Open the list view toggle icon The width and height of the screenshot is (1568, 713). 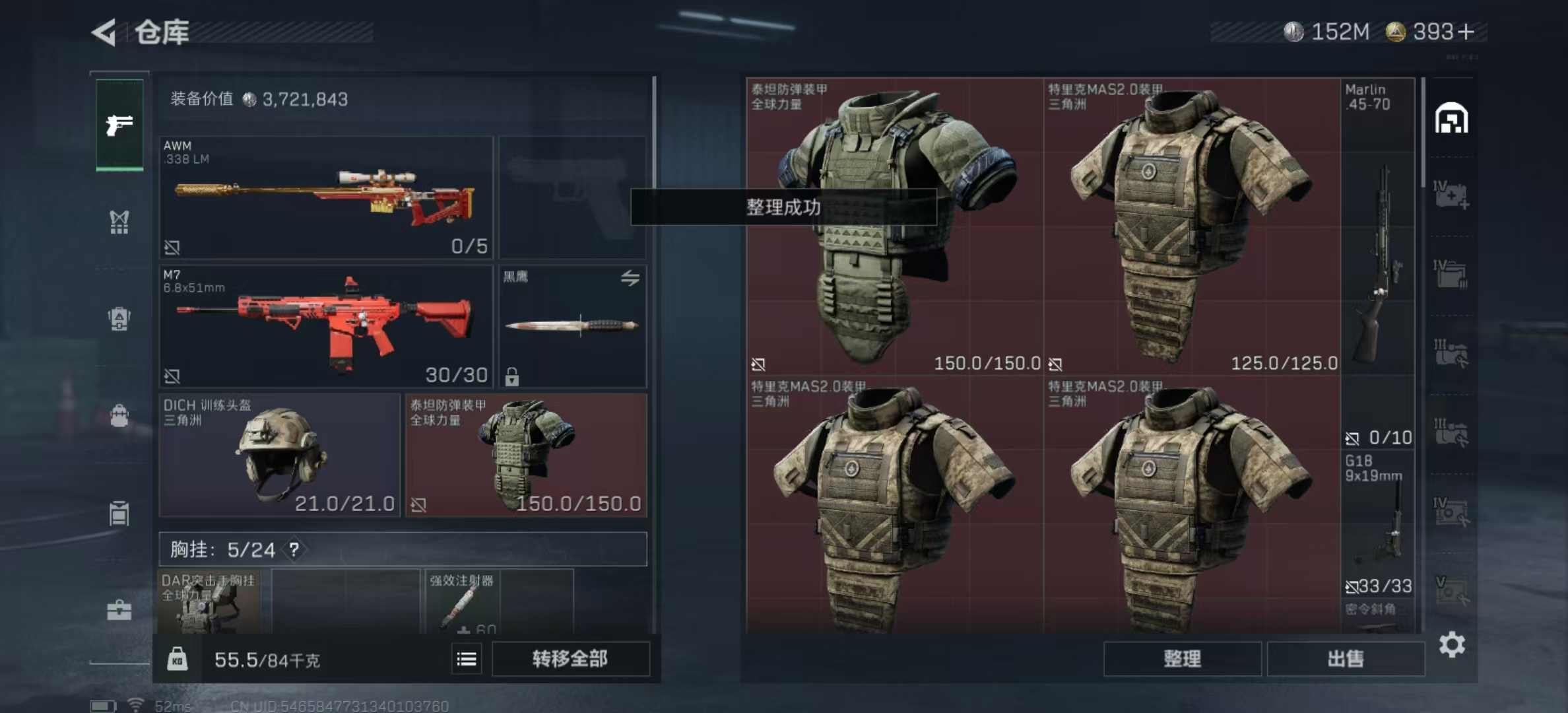[467, 659]
